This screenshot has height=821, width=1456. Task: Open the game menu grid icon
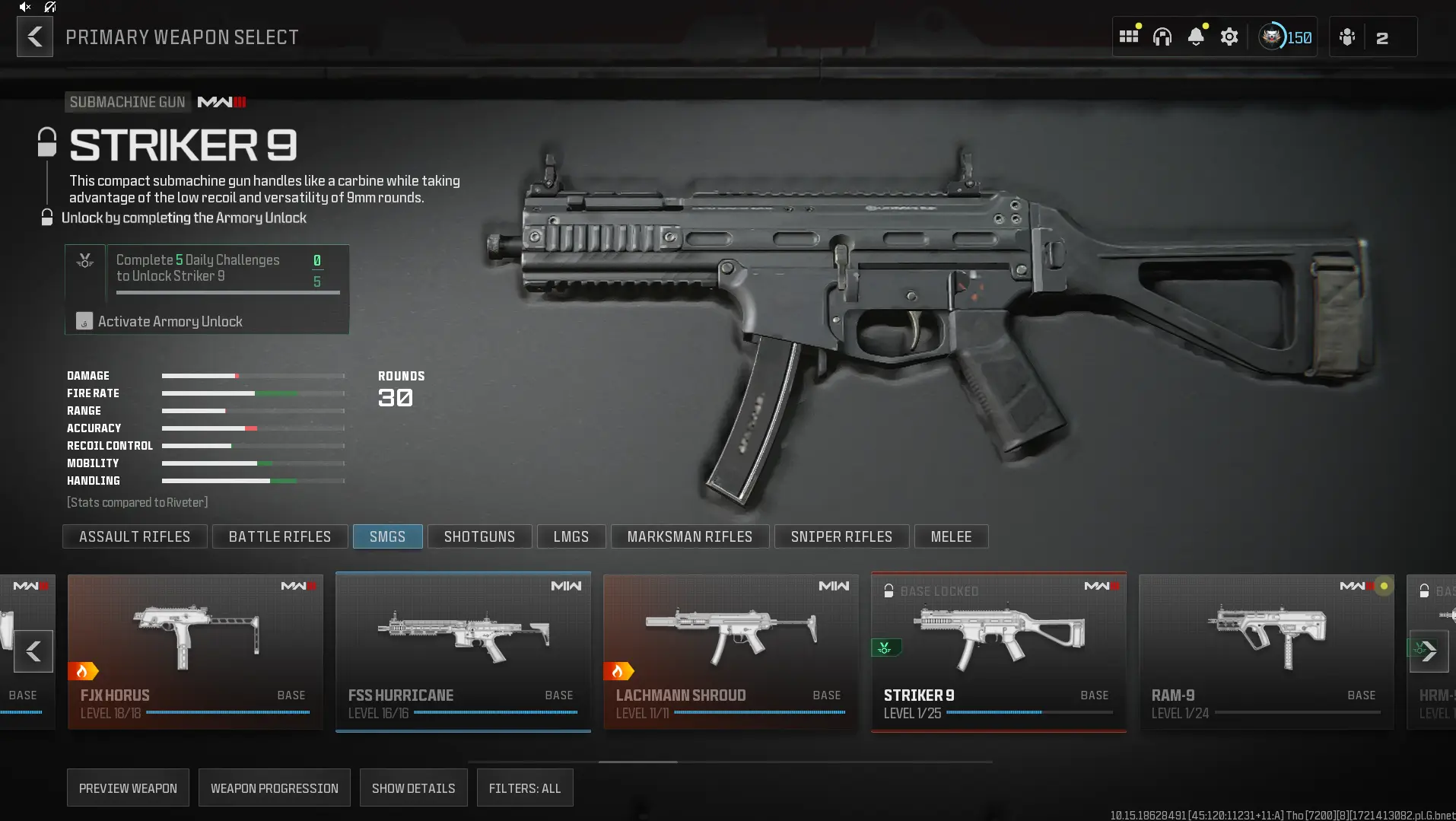[1129, 36]
